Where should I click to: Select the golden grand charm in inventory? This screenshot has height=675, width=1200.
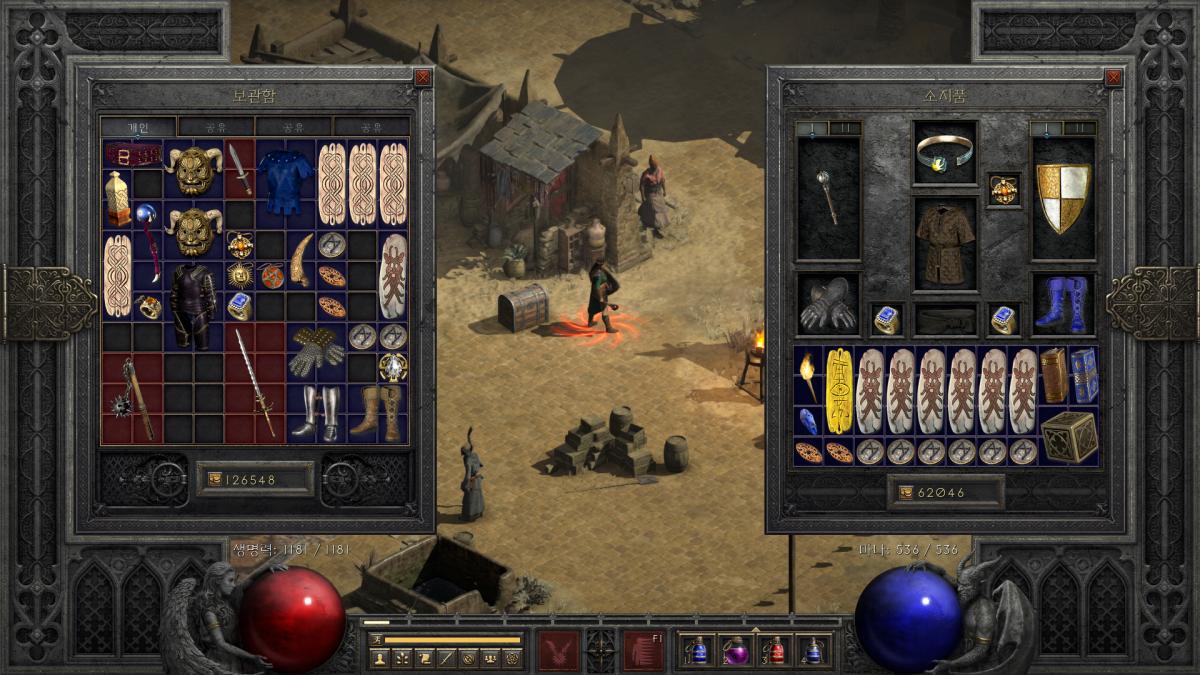pos(840,390)
